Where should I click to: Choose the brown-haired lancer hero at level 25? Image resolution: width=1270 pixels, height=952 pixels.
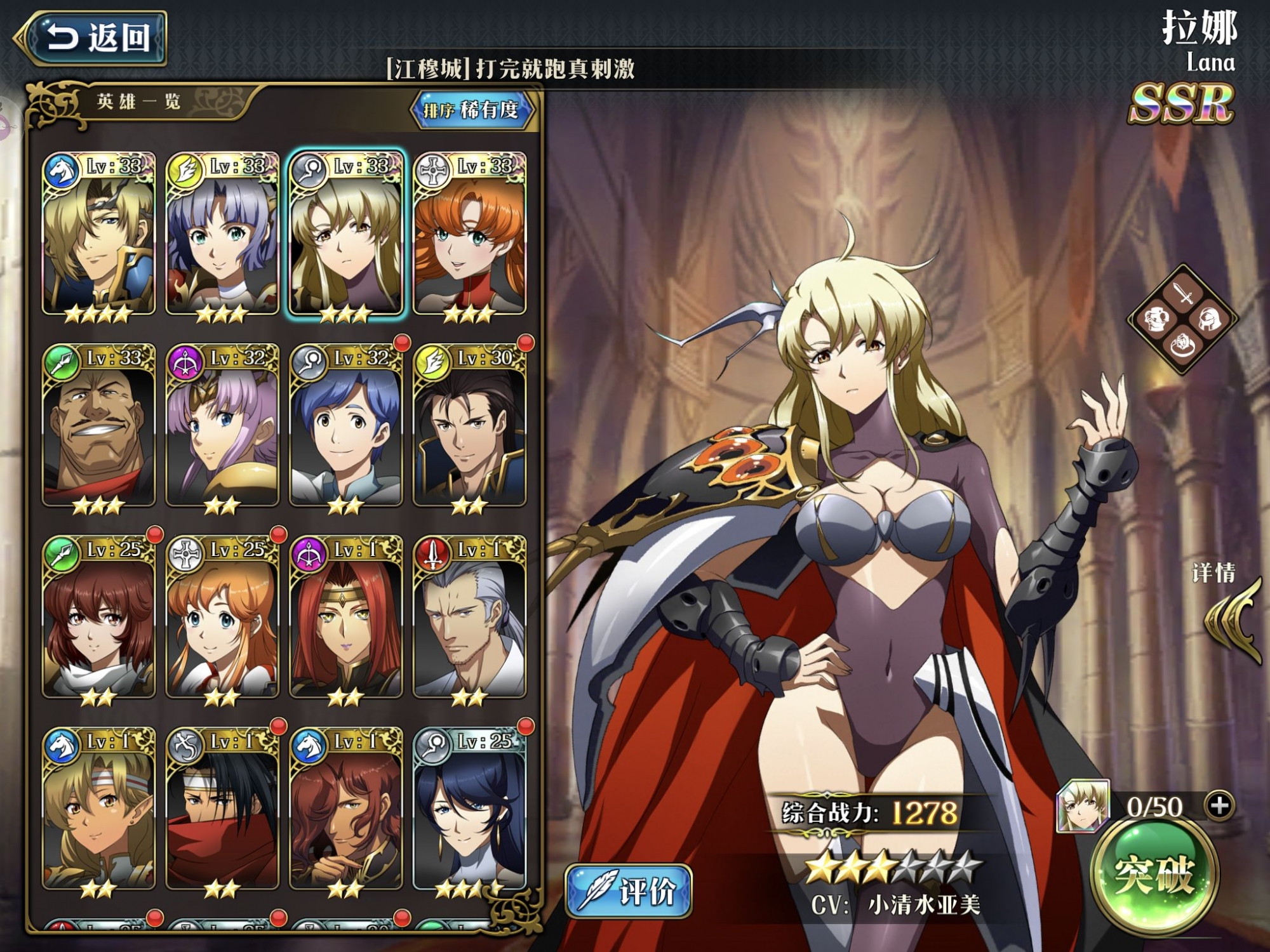(98, 619)
